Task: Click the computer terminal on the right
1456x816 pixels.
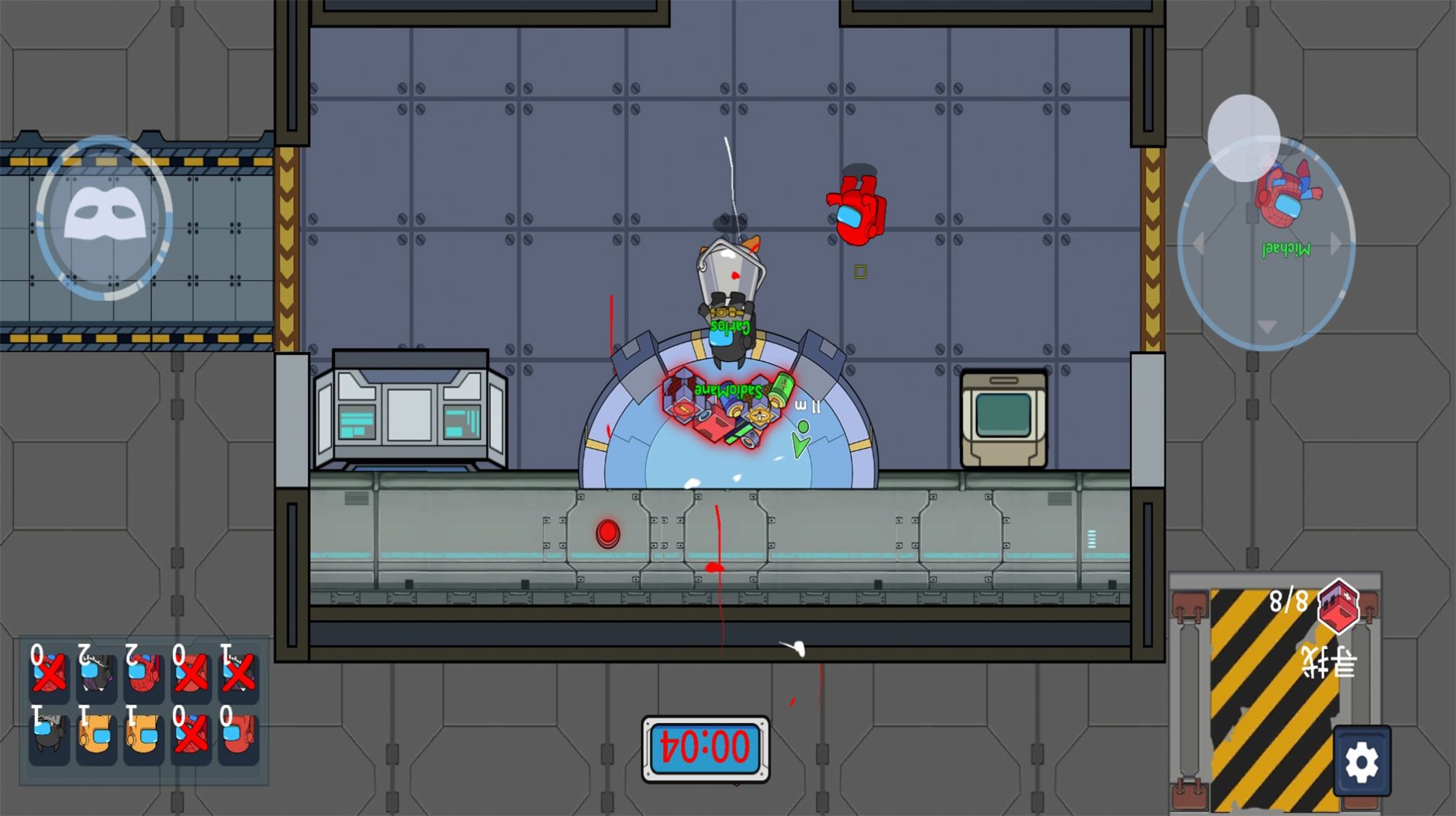Action: tap(1004, 417)
